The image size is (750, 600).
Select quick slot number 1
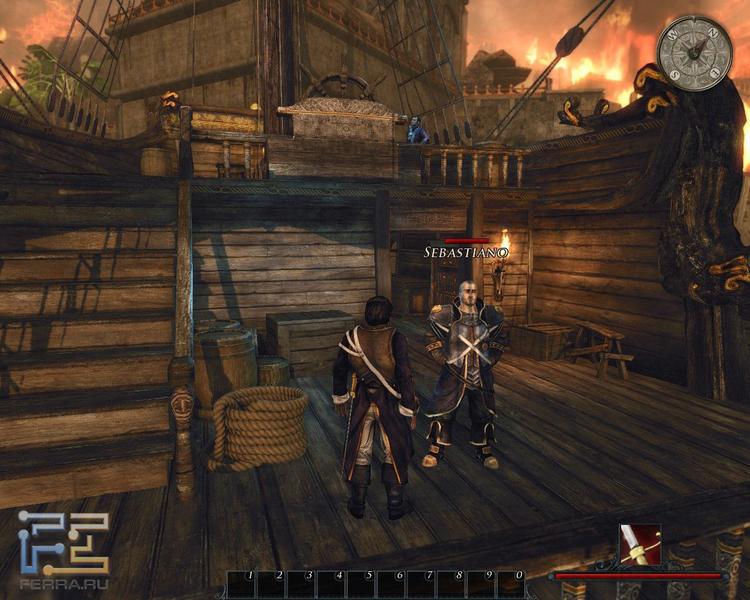click(x=241, y=583)
